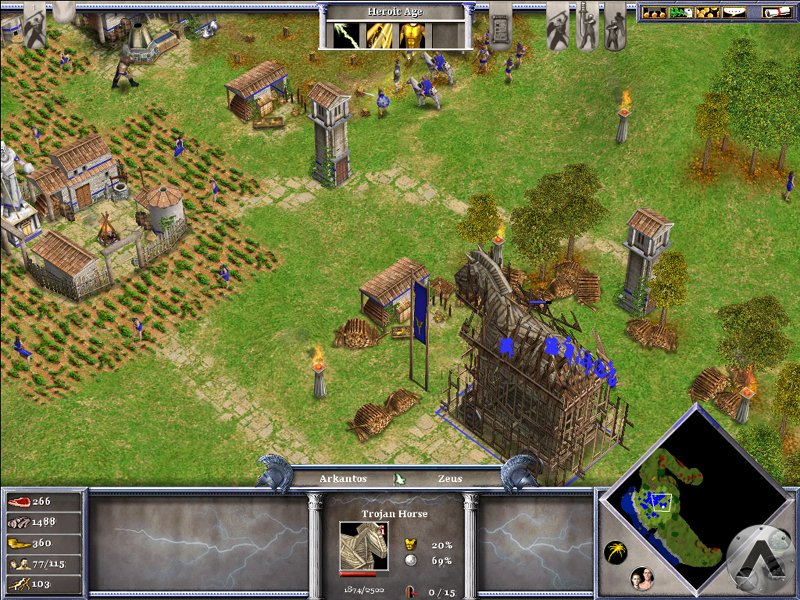800x600 pixels.
Task: Click the yellow starburst icon beside the minimap
Action: (x=616, y=552)
